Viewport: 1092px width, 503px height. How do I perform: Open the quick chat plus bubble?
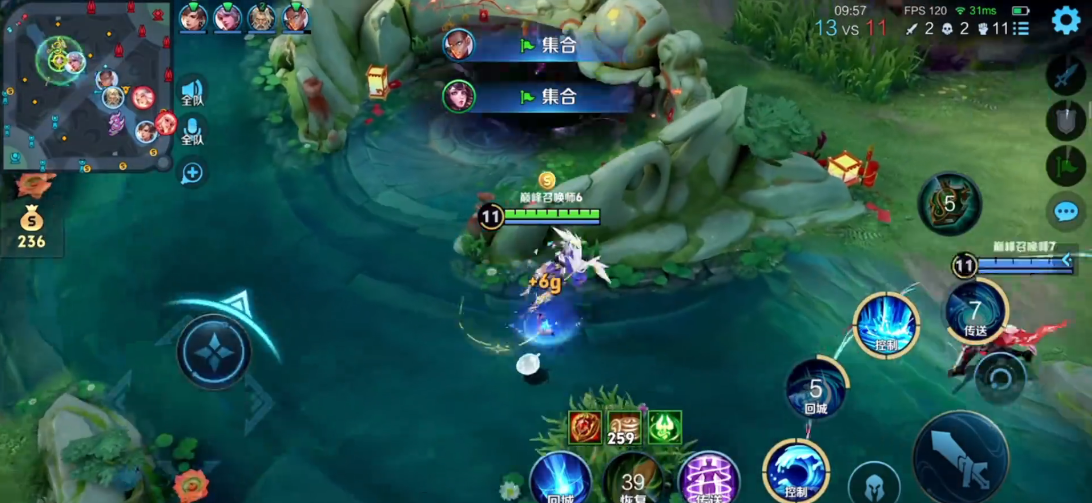coord(192,173)
